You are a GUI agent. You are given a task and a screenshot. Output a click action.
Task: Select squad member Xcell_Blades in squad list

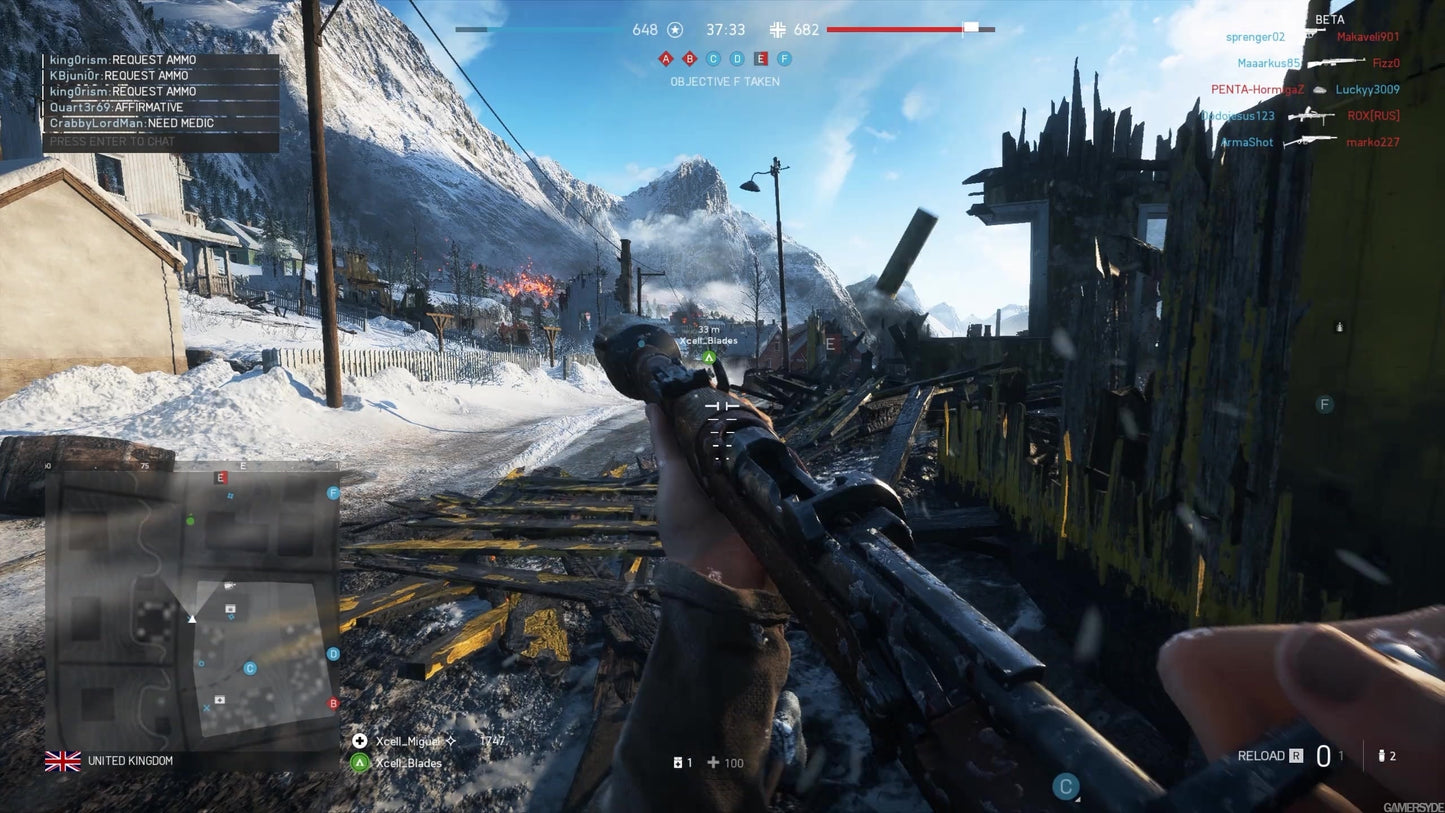407,763
